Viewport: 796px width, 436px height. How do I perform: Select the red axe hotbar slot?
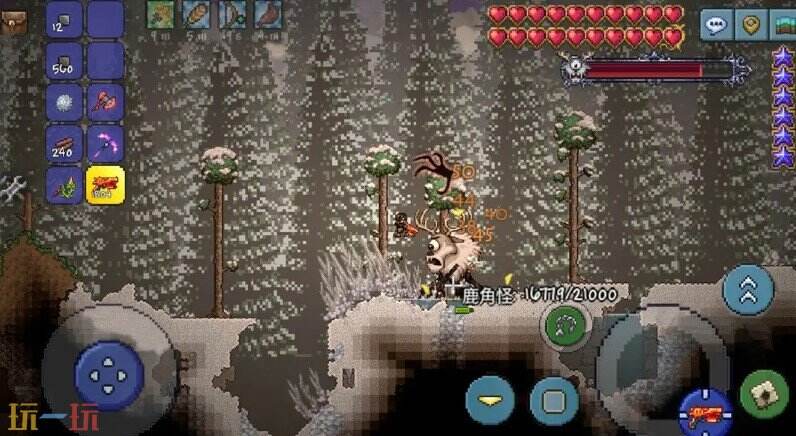tap(105, 103)
